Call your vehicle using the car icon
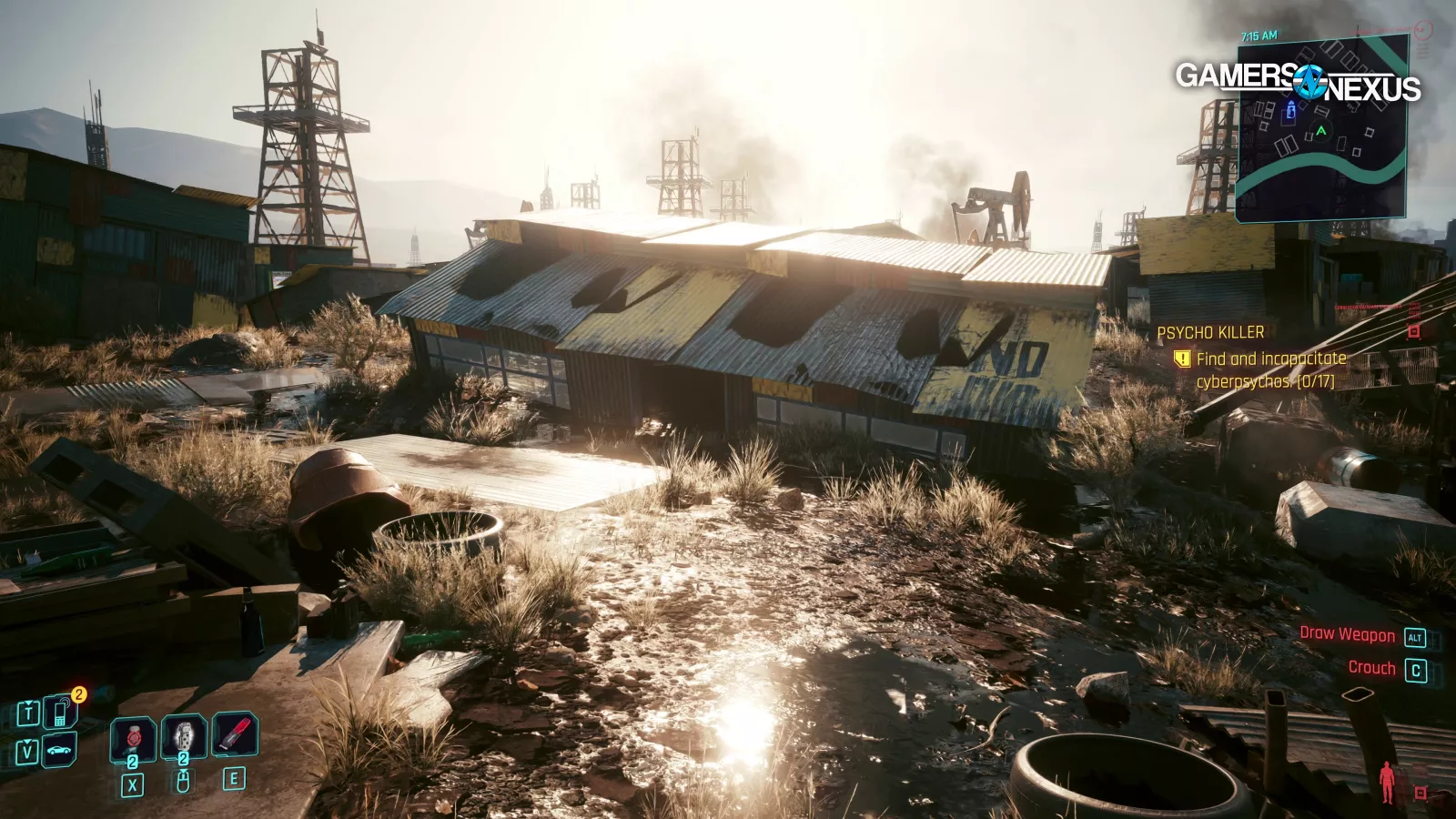1456x819 pixels. coord(60,751)
